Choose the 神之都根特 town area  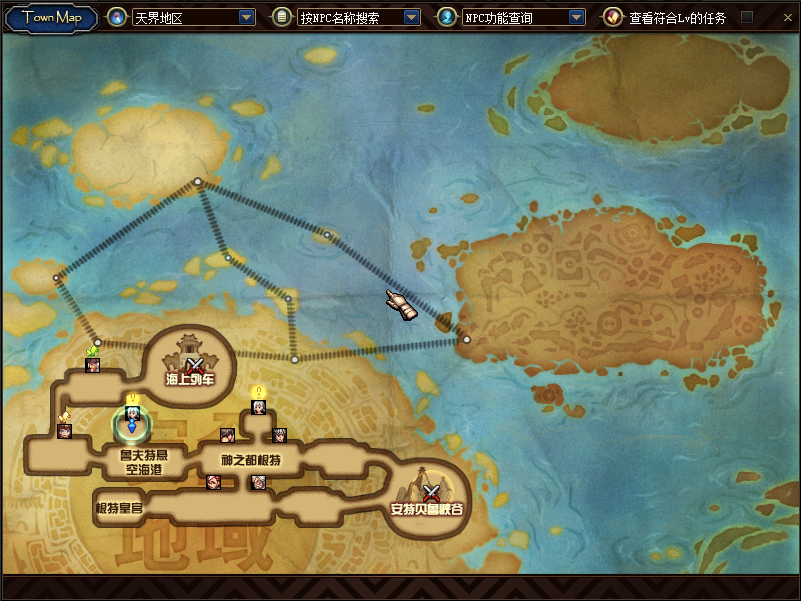tap(250, 459)
